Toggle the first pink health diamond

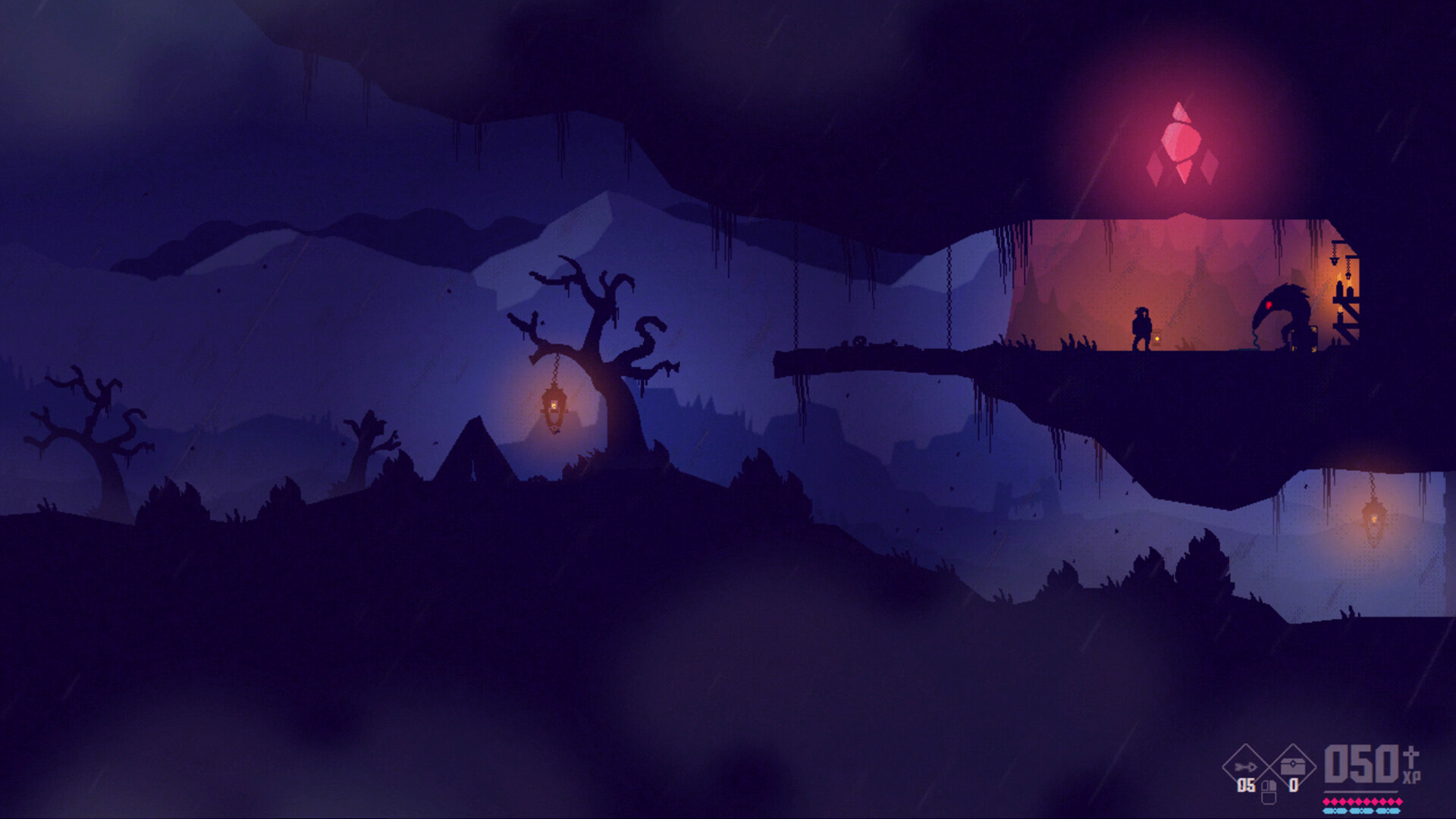(1327, 801)
